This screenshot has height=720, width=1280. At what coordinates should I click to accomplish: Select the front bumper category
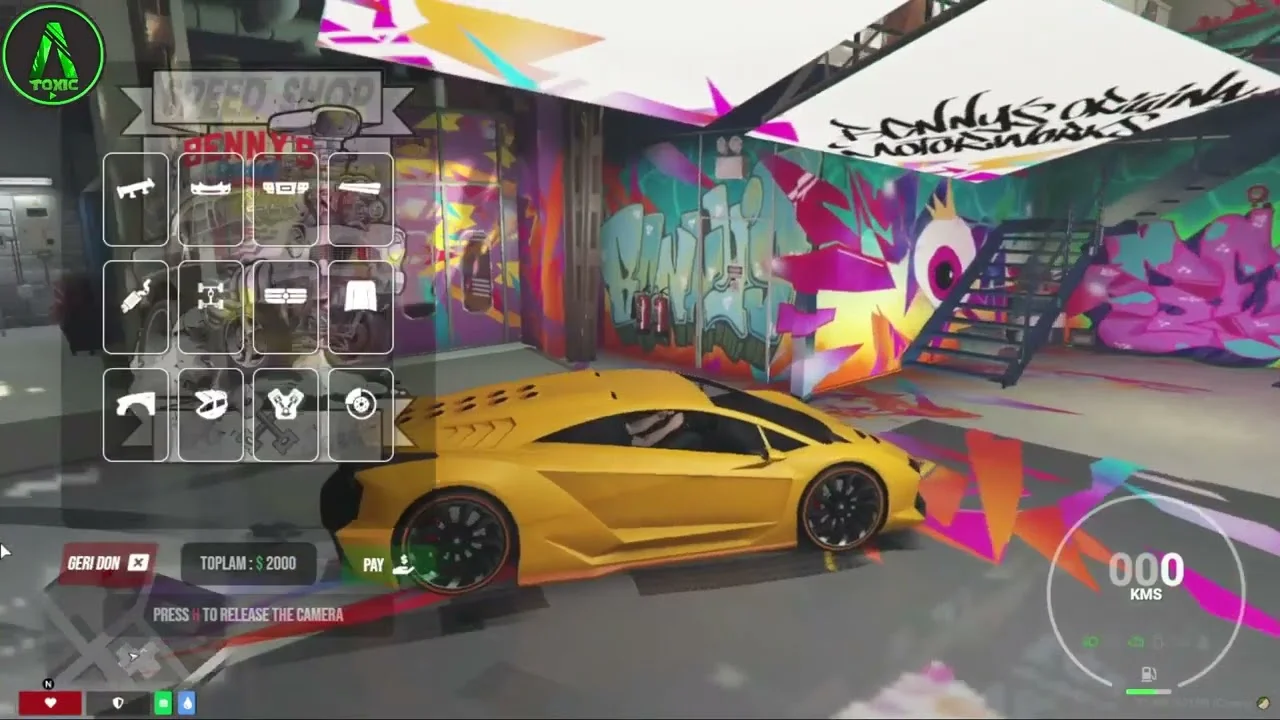tap(211, 199)
